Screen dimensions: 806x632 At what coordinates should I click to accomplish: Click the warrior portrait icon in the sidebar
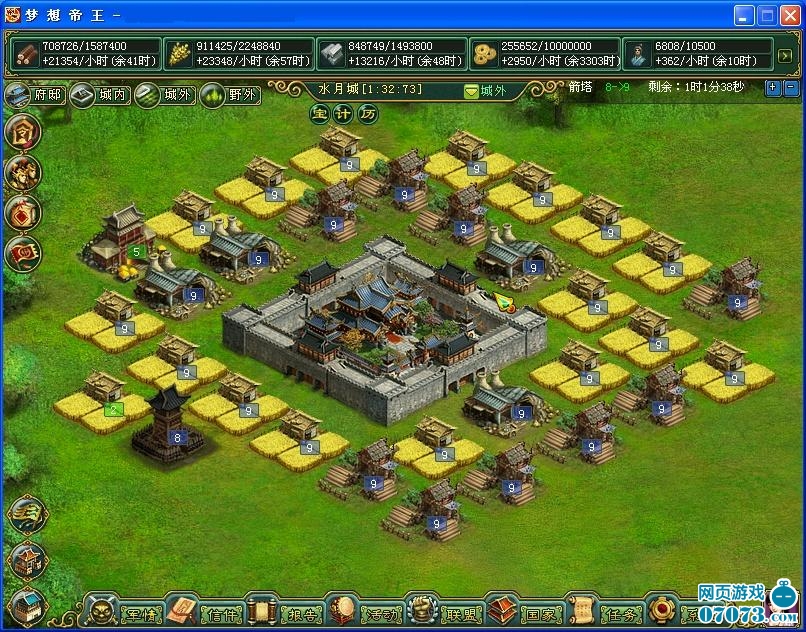(24, 172)
